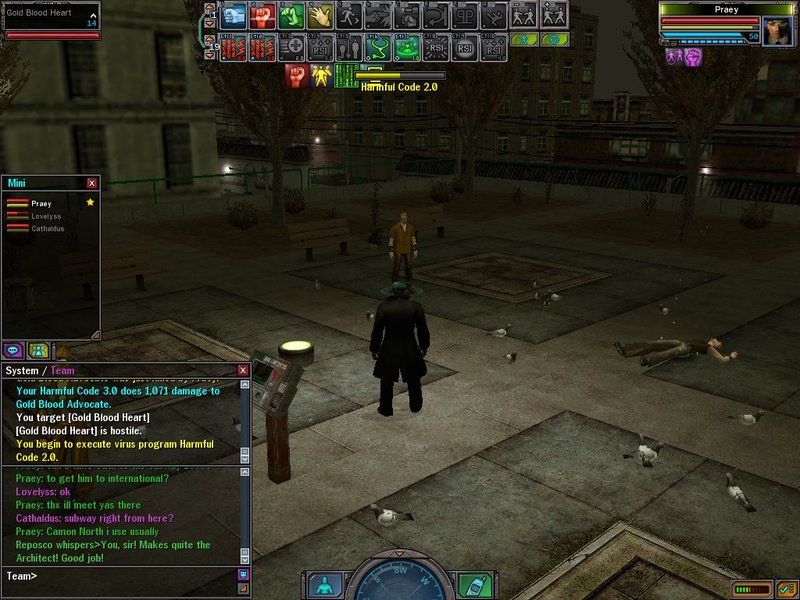Open the green cell phone button

[475, 584]
